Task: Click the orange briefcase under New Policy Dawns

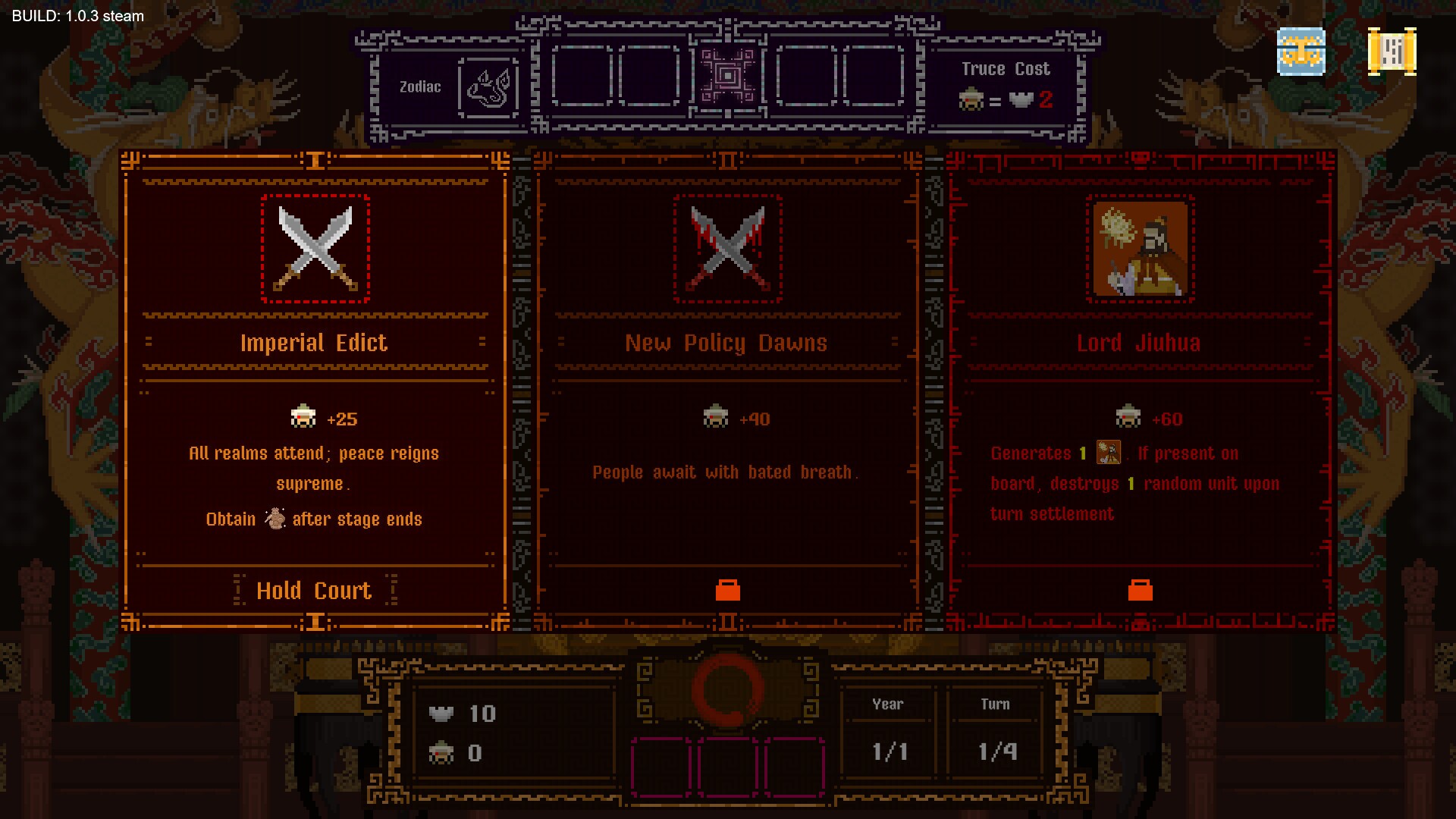Action: click(x=727, y=590)
